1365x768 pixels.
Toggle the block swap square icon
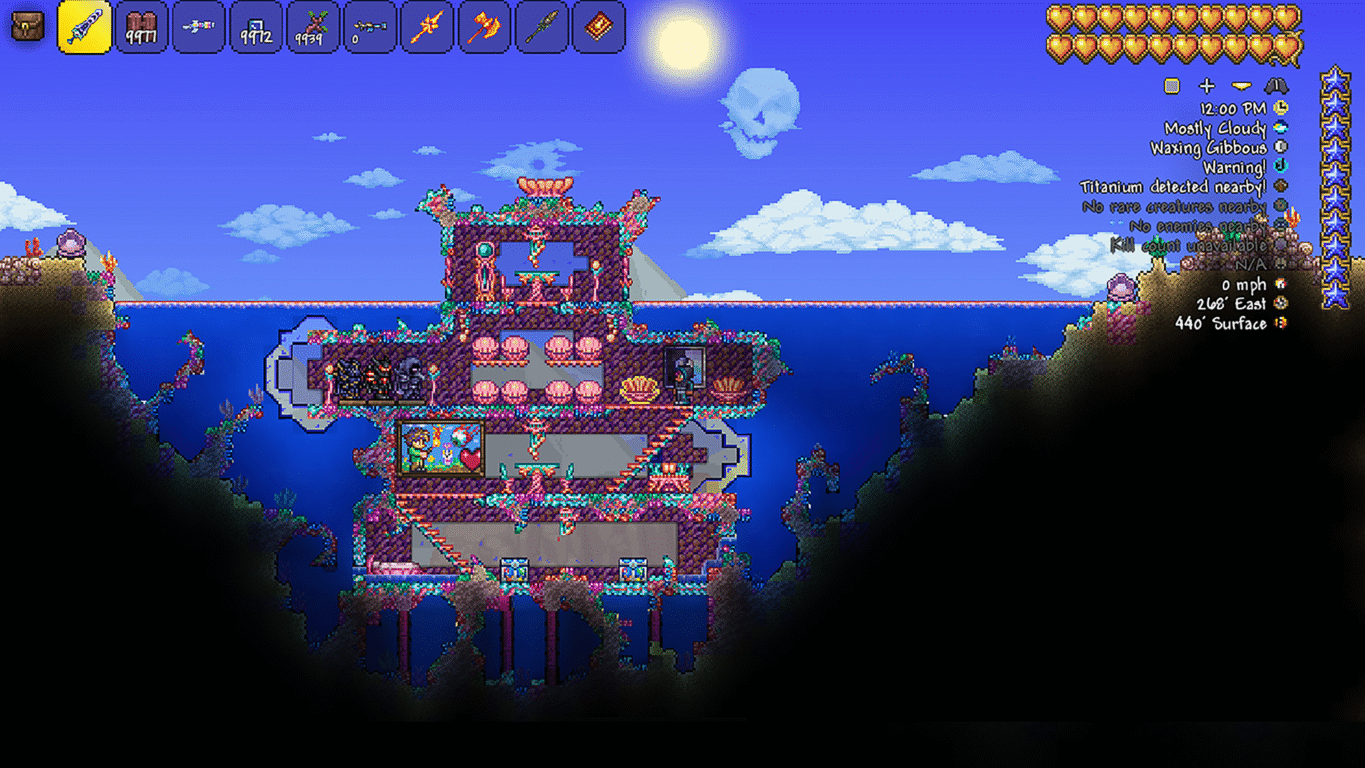(1170, 86)
